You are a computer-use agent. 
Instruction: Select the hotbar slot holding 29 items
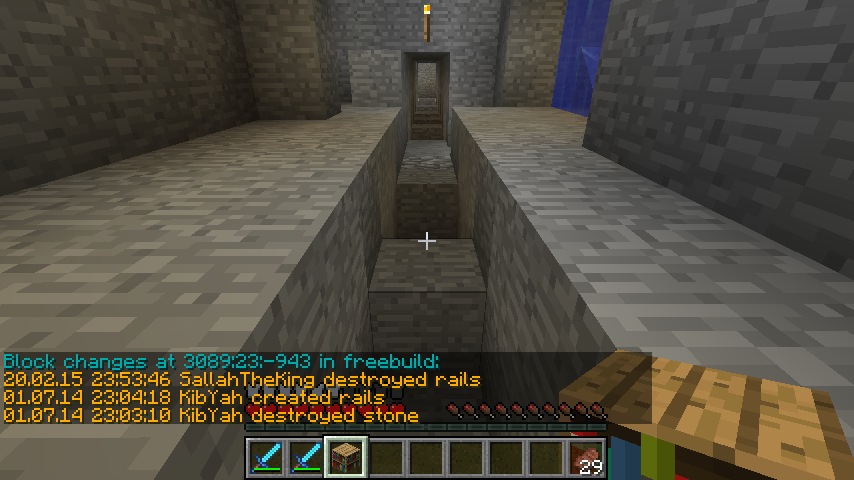[587, 457]
